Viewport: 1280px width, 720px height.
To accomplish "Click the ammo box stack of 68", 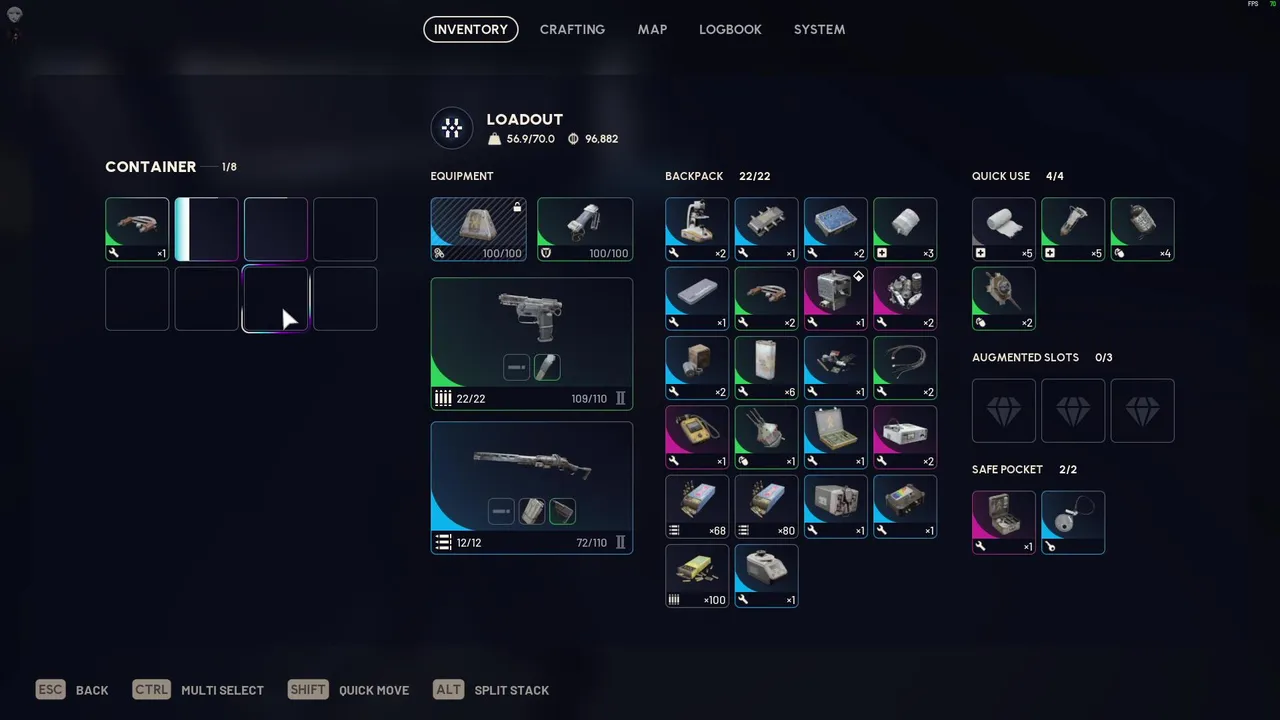I will click(697, 506).
